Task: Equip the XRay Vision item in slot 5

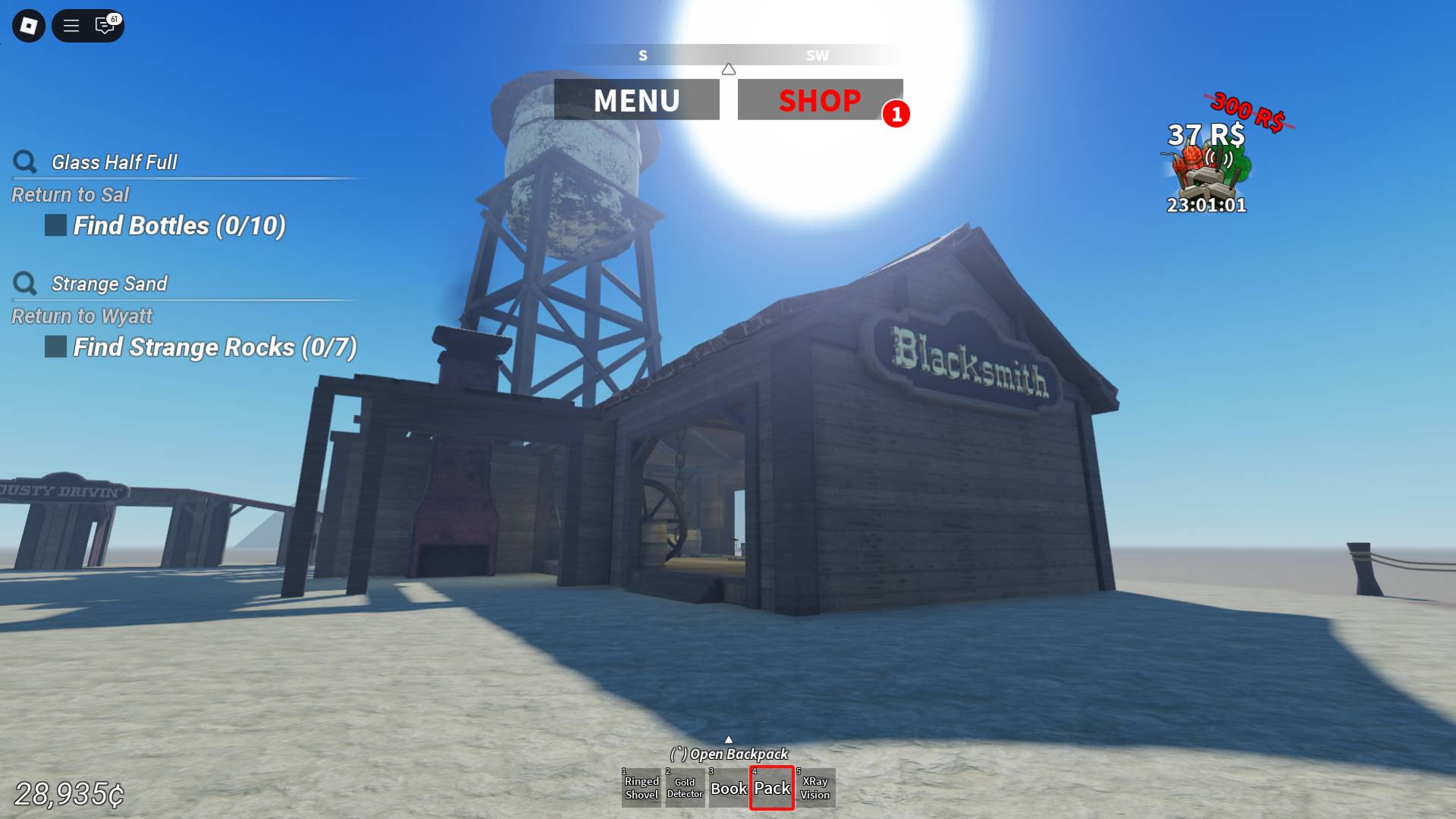Action: click(817, 788)
